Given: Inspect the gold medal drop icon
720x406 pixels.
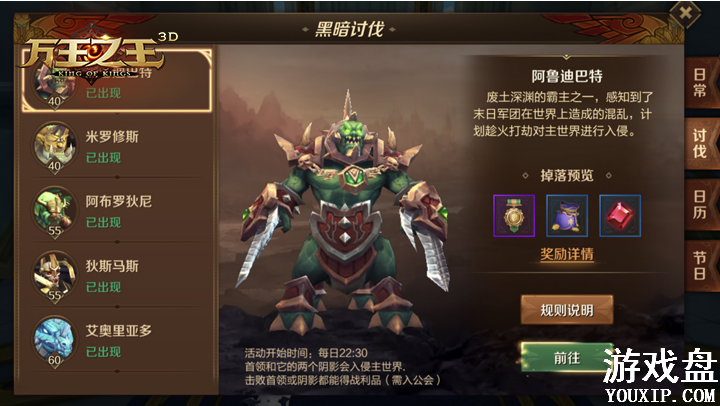Looking at the screenshot, I should (514, 215).
